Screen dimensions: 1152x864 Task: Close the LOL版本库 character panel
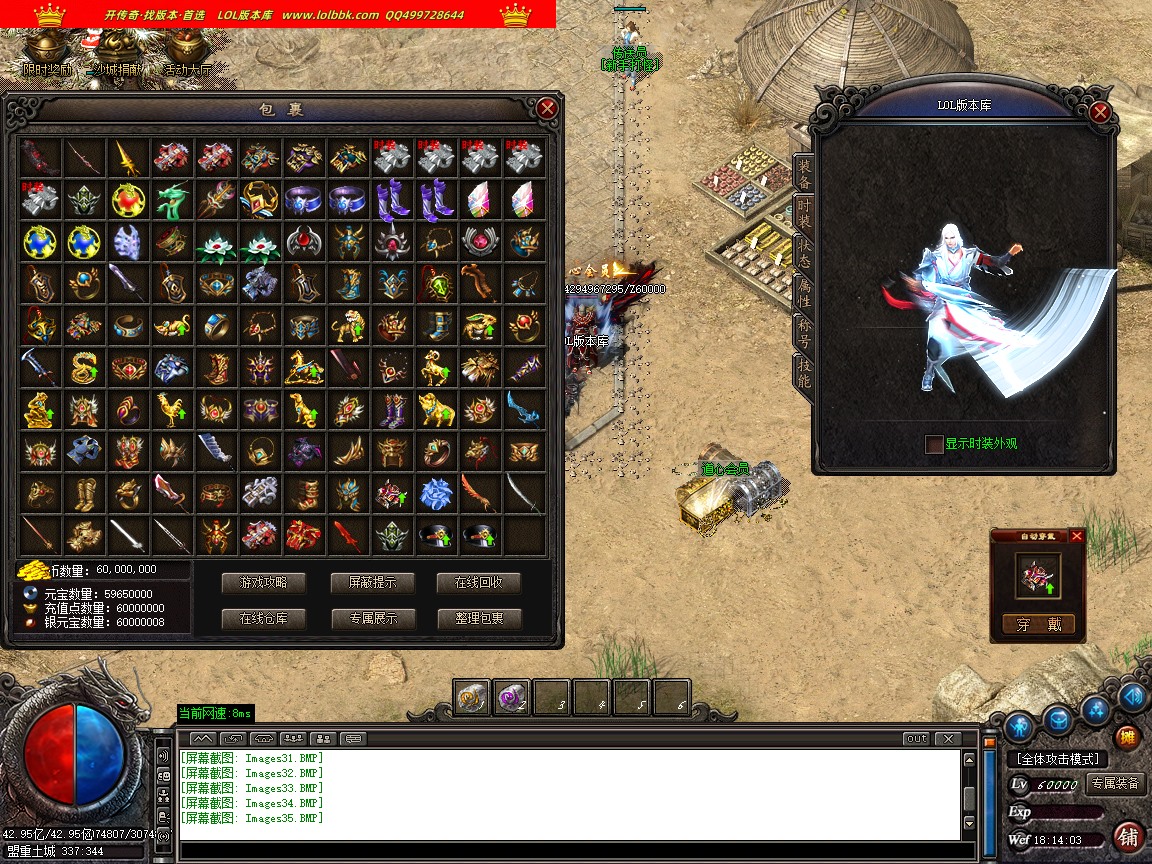click(x=1100, y=112)
